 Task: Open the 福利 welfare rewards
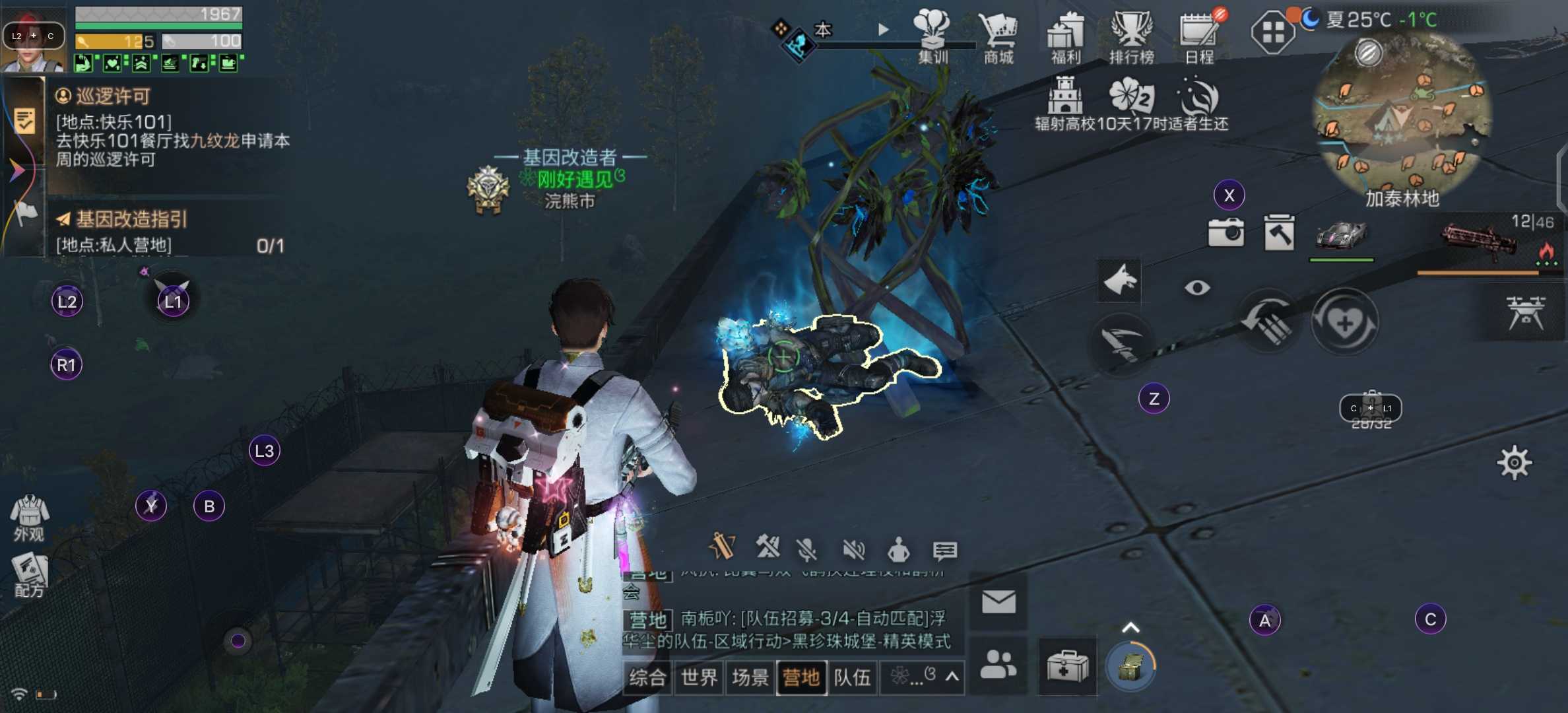(1065, 38)
